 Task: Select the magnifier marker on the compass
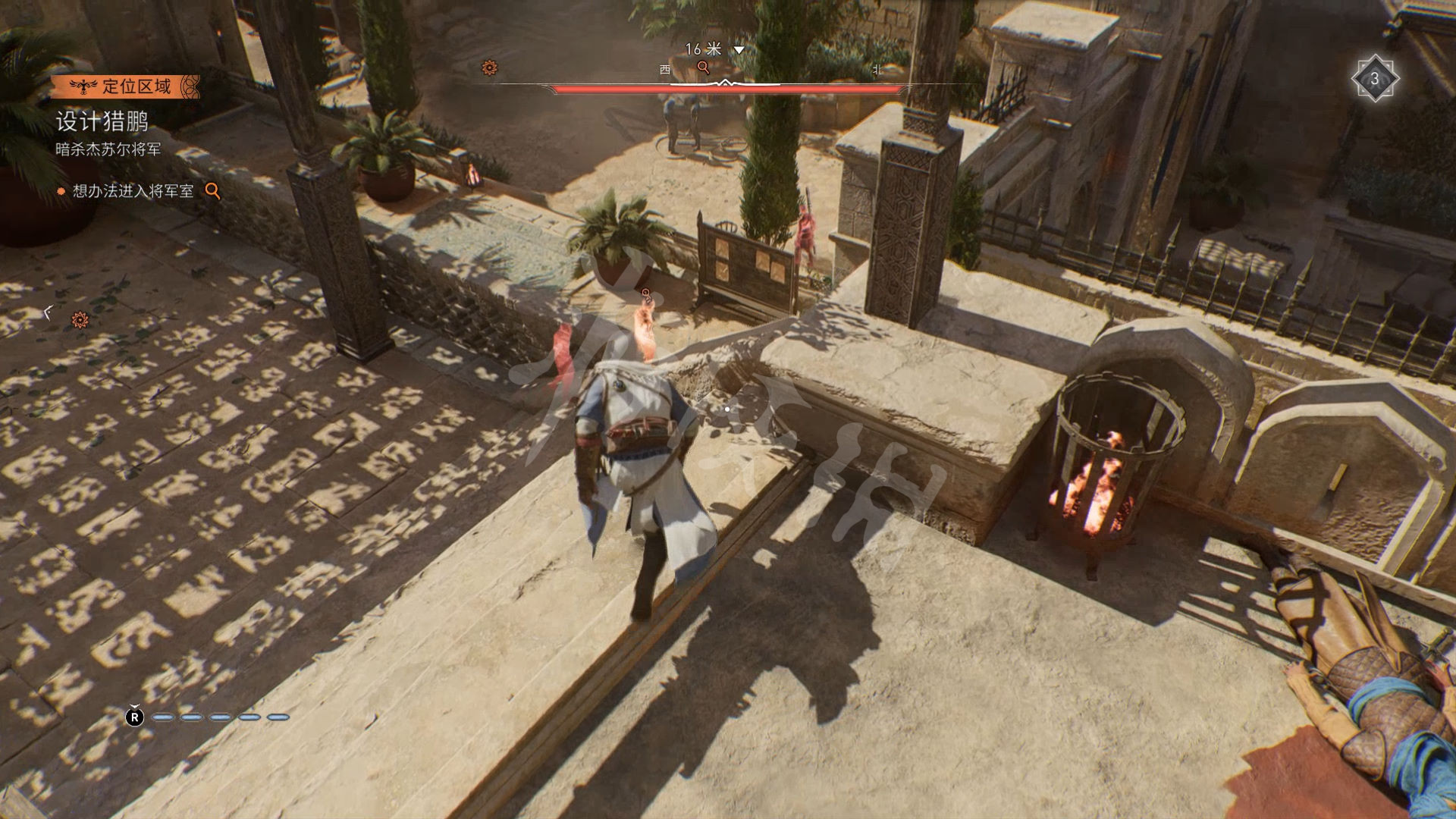pyautogui.click(x=704, y=67)
